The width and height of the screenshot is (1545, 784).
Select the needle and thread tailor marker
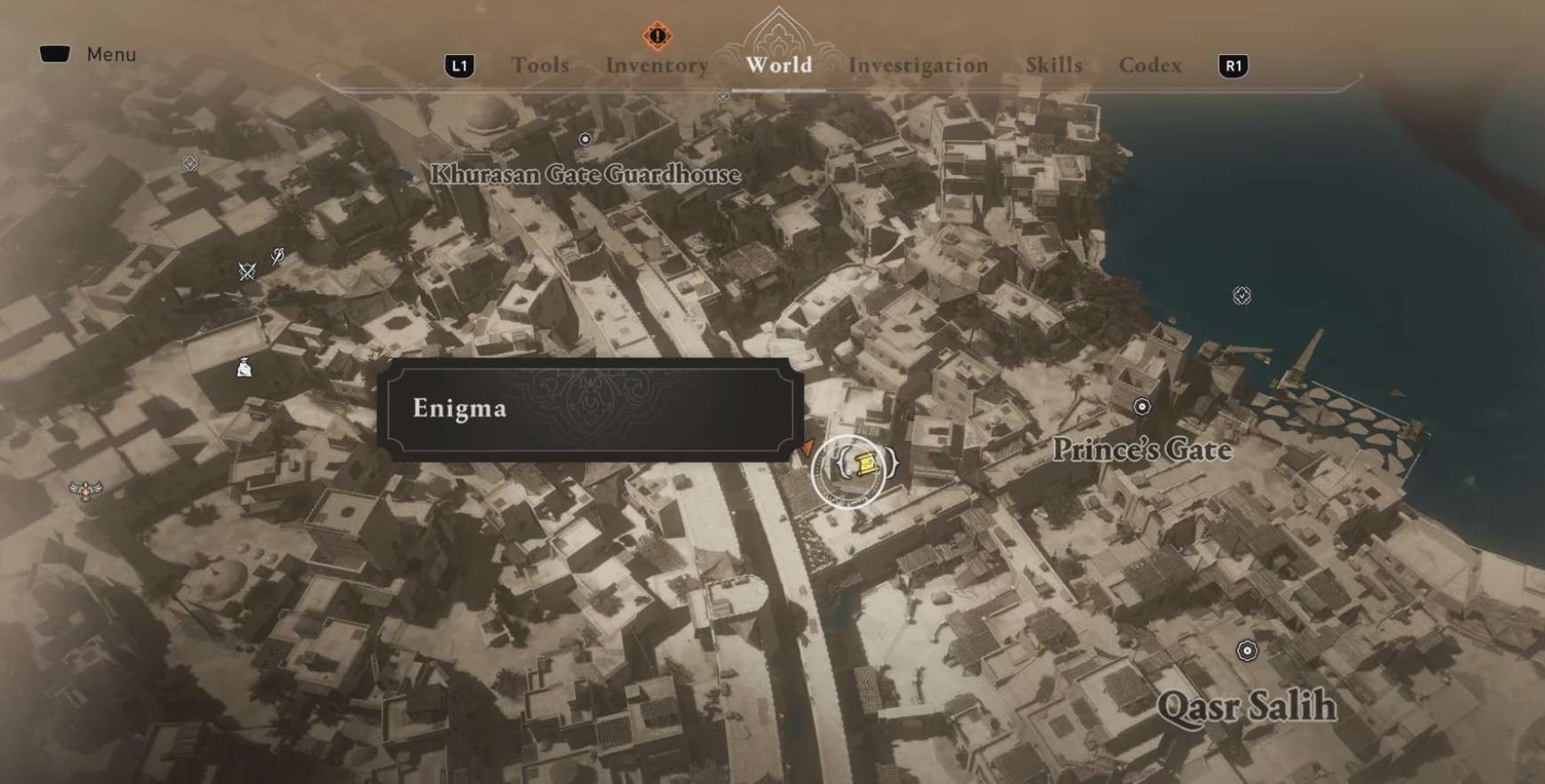[x=277, y=257]
